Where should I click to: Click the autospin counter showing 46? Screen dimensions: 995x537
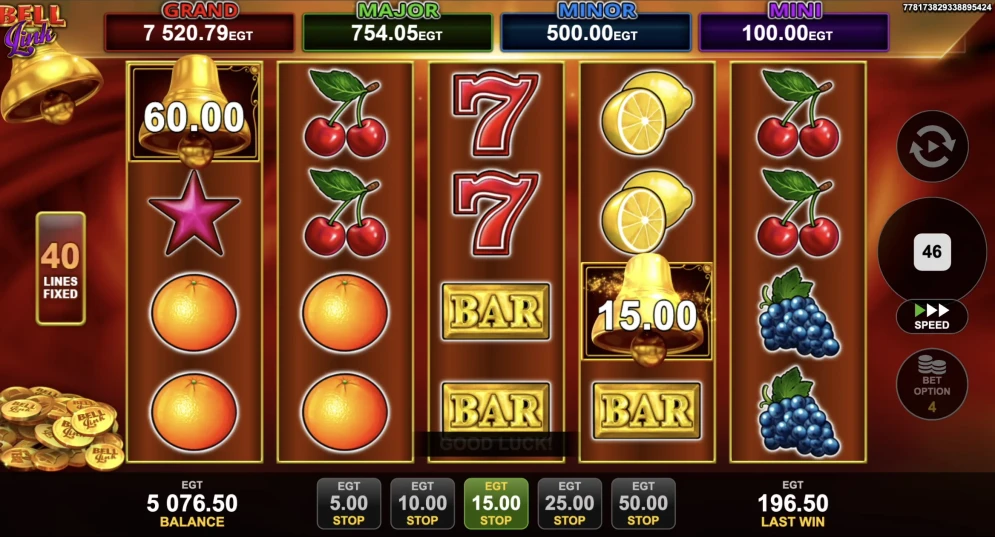pos(932,251)
